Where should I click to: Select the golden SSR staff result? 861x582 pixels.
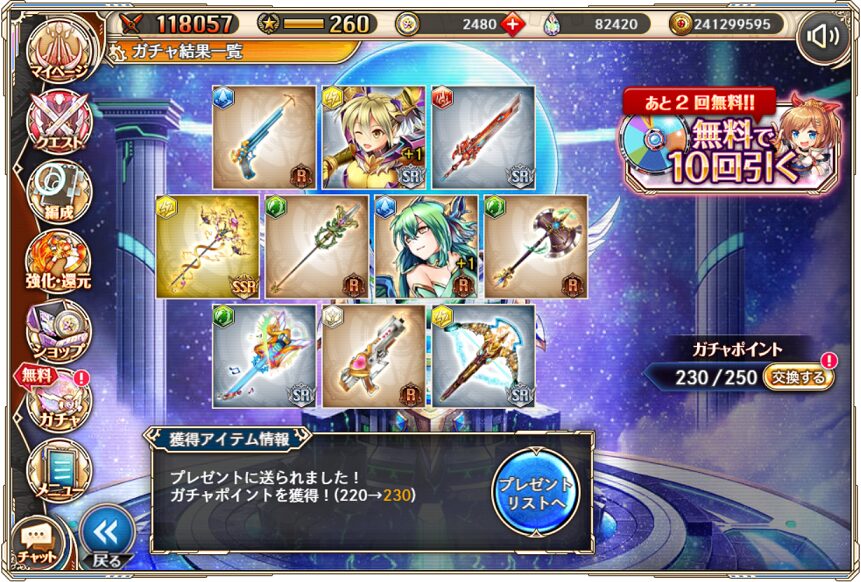pyautogui.click(x=208, y=246)
